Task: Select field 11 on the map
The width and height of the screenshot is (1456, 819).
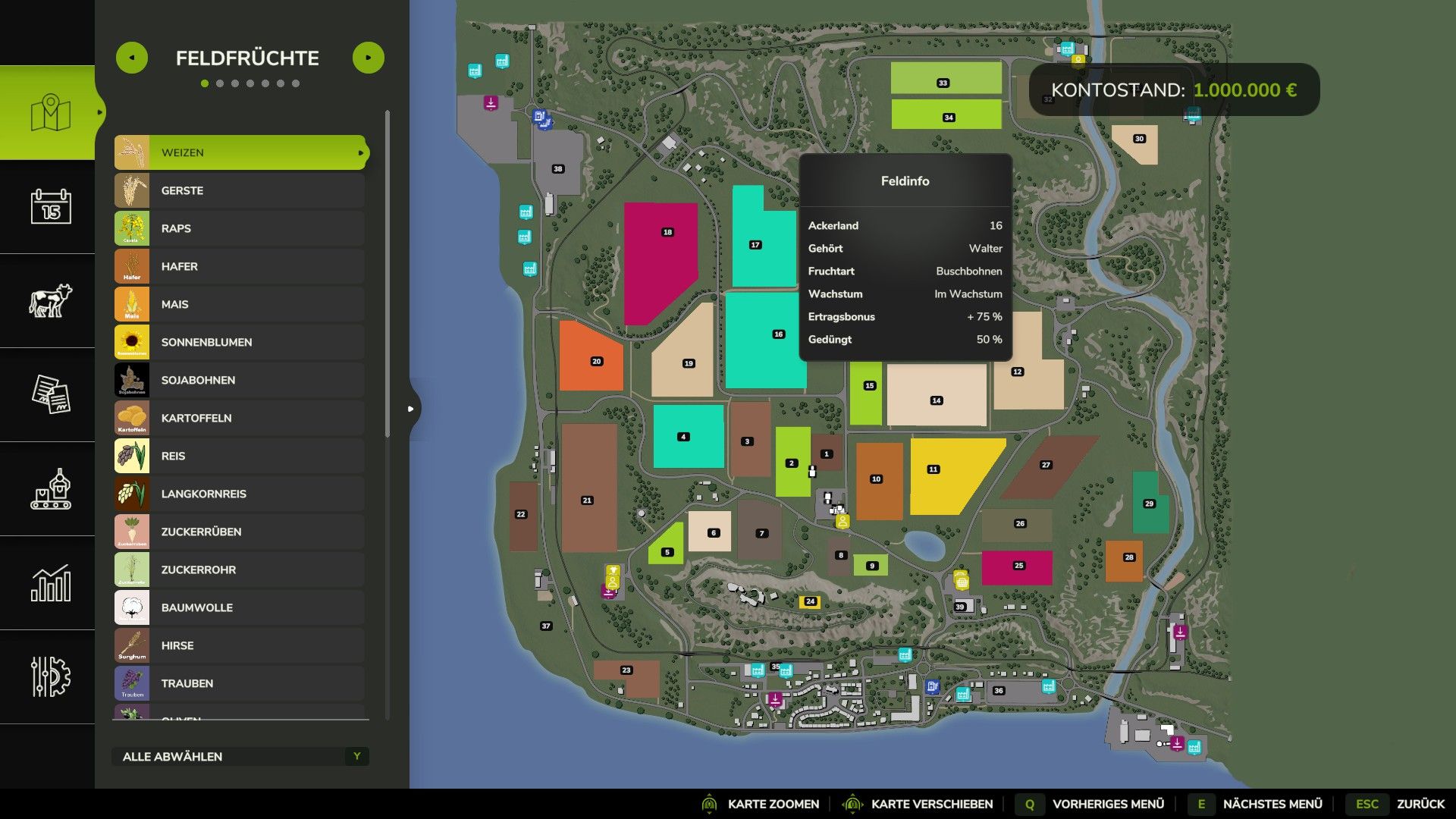Action: pyautogui.click(x=948, y=474)
